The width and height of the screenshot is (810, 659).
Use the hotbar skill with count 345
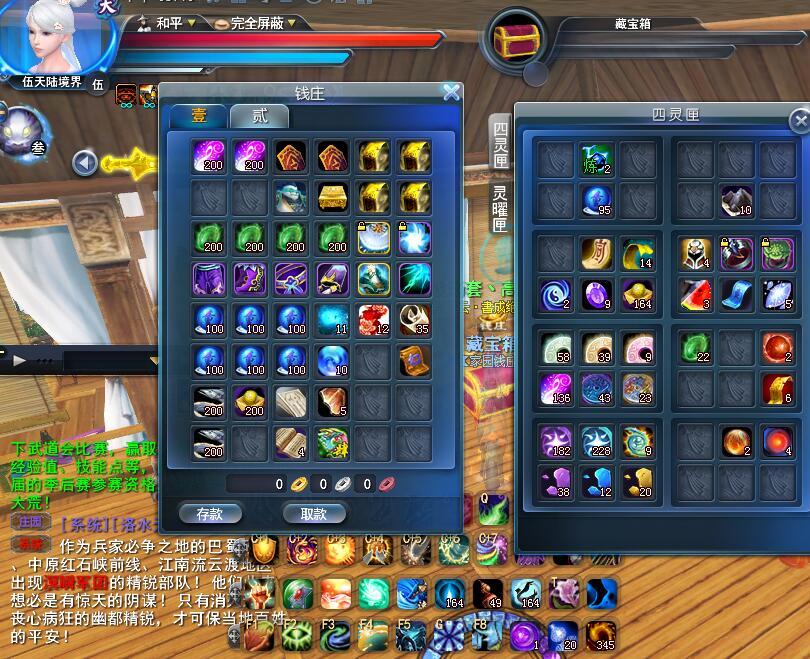600,635
